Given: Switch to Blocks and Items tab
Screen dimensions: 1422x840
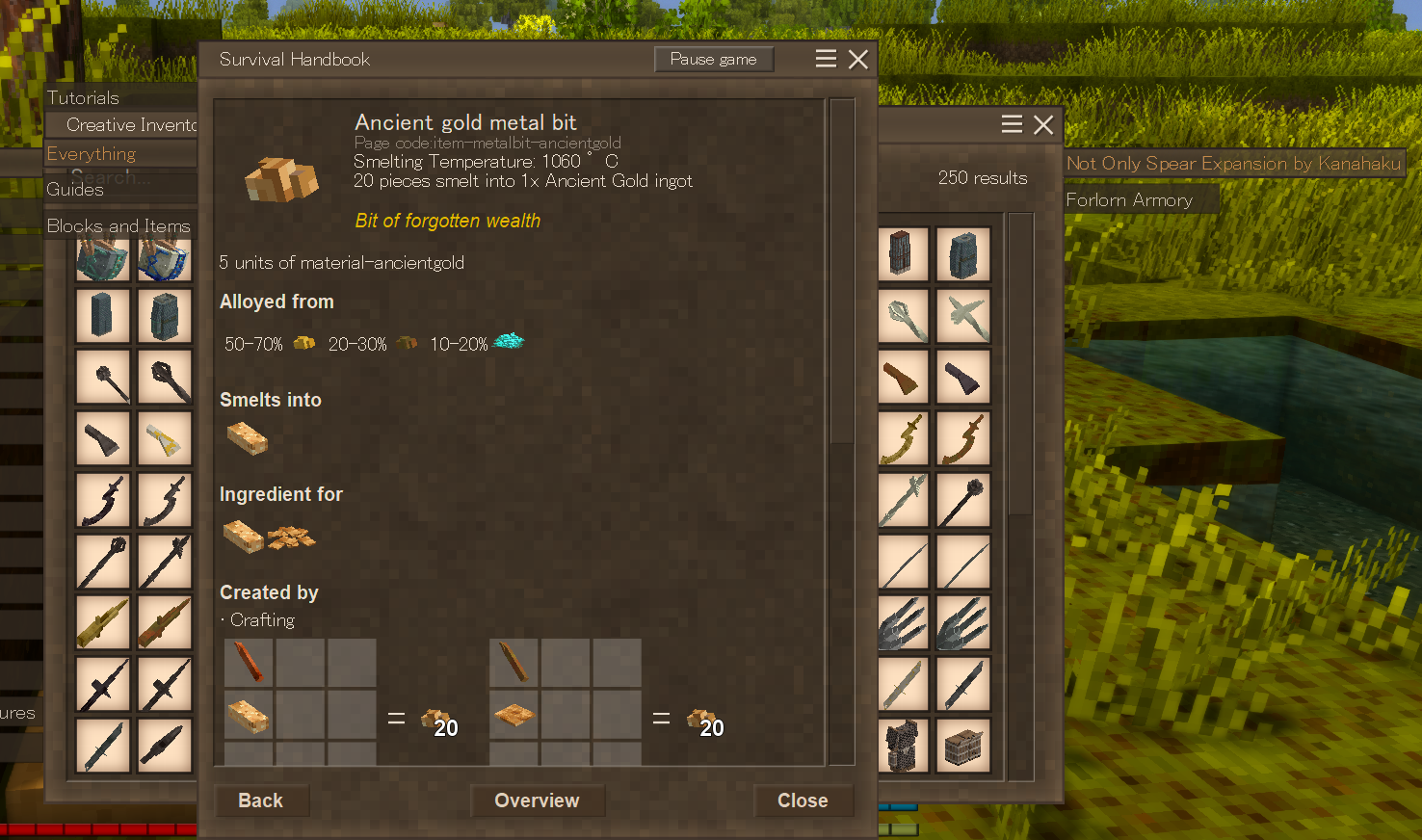Looking at the screenshot, I should pos(118,226).
